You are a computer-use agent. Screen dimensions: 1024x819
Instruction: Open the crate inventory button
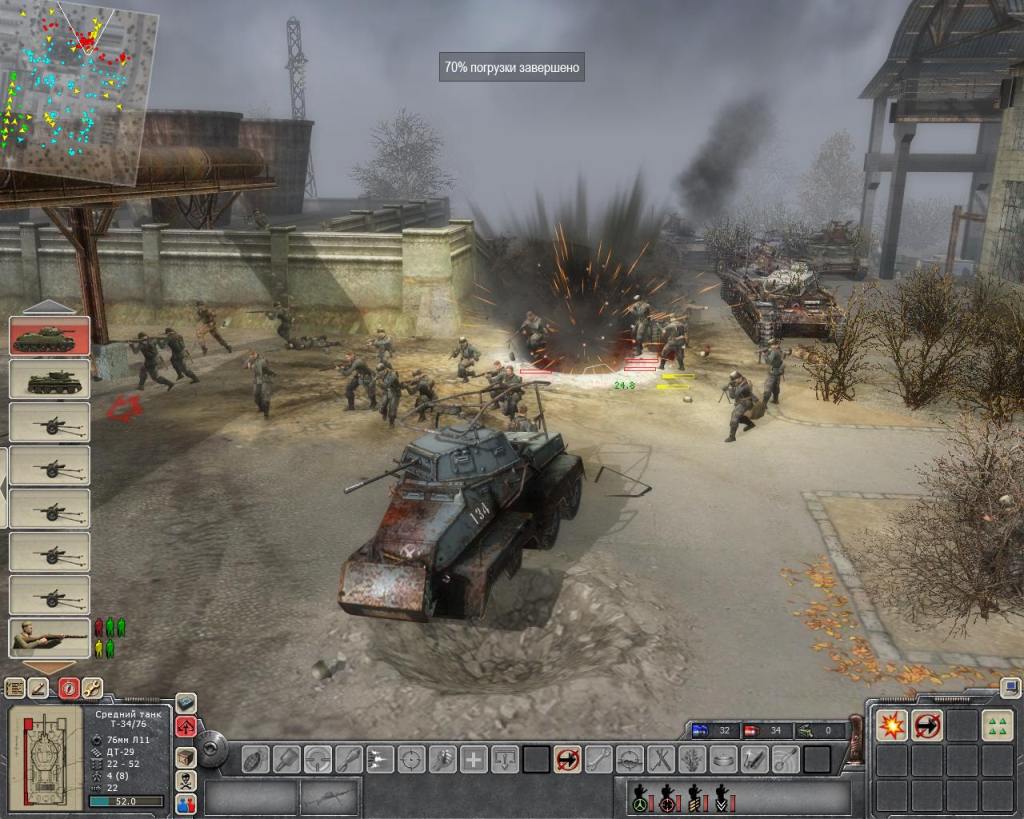186,755
